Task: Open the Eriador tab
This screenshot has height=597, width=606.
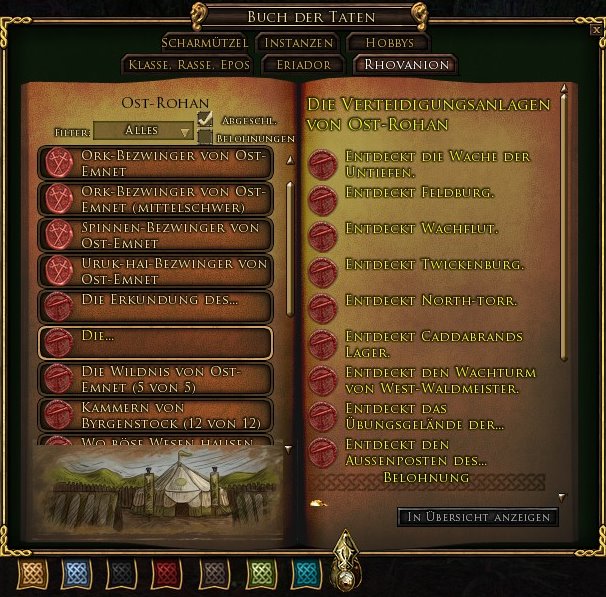Action: click(x=296, y=65)
